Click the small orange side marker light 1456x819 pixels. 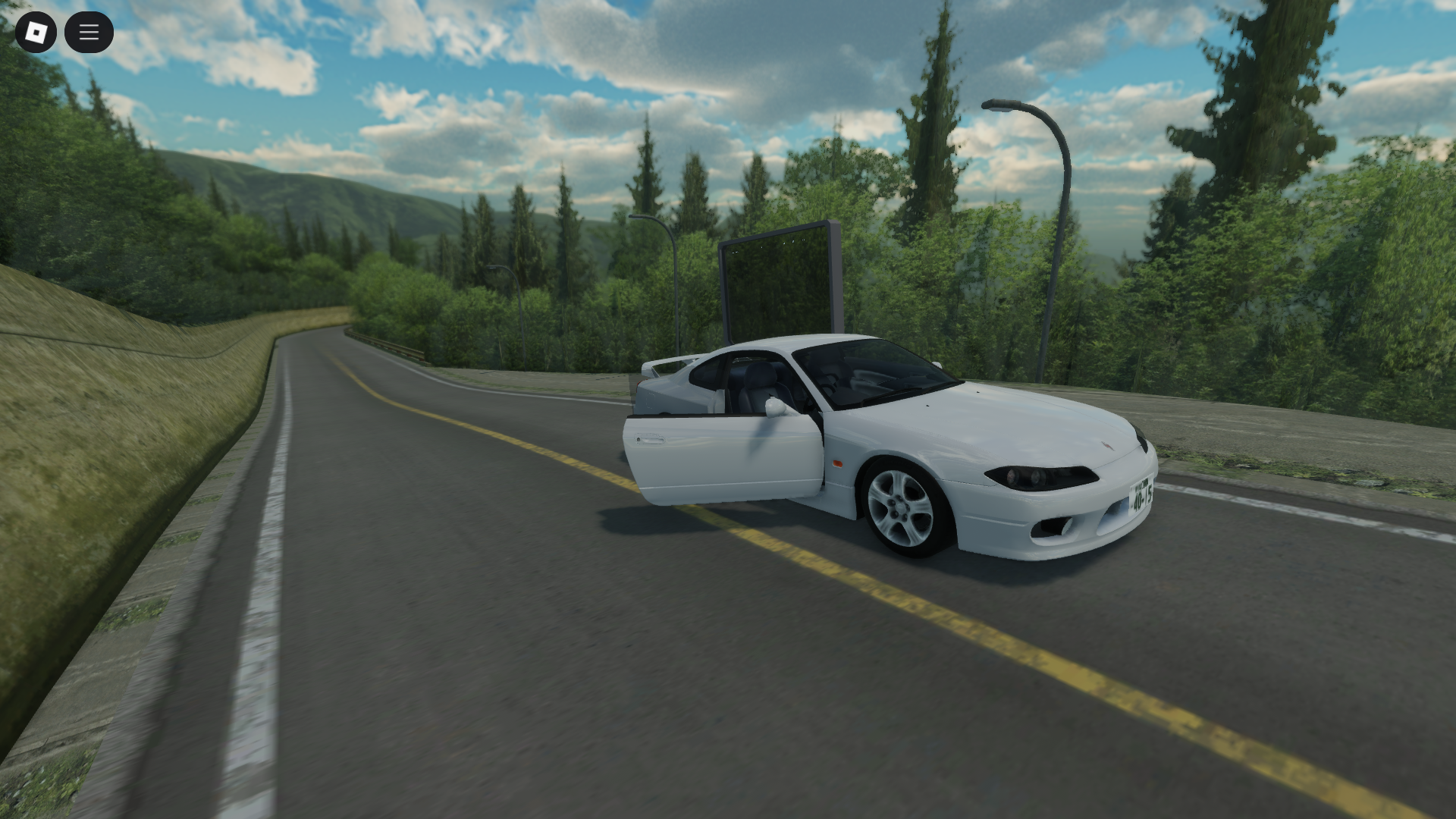point(837,463)
